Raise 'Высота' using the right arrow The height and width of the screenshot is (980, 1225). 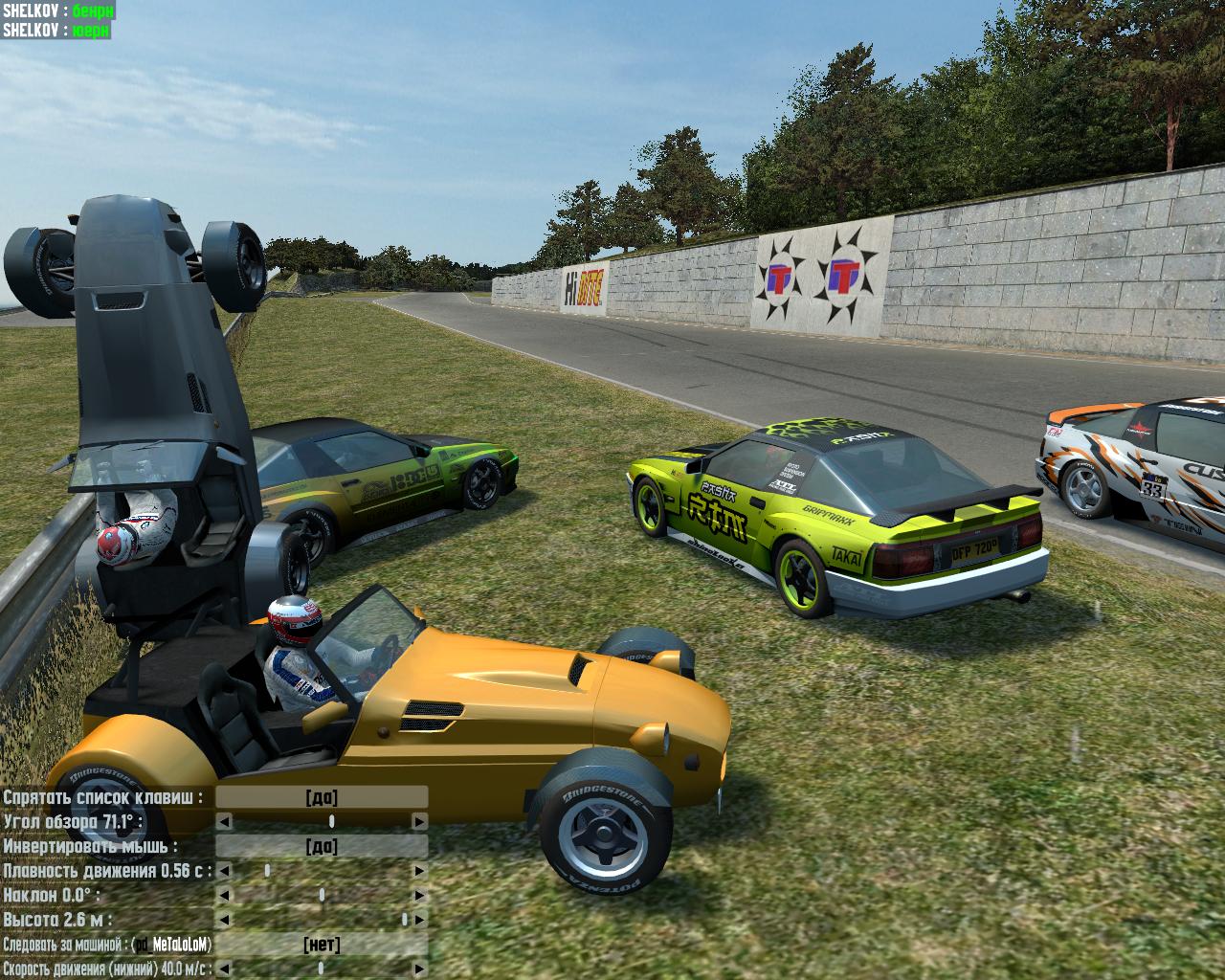tap(419, 920)
